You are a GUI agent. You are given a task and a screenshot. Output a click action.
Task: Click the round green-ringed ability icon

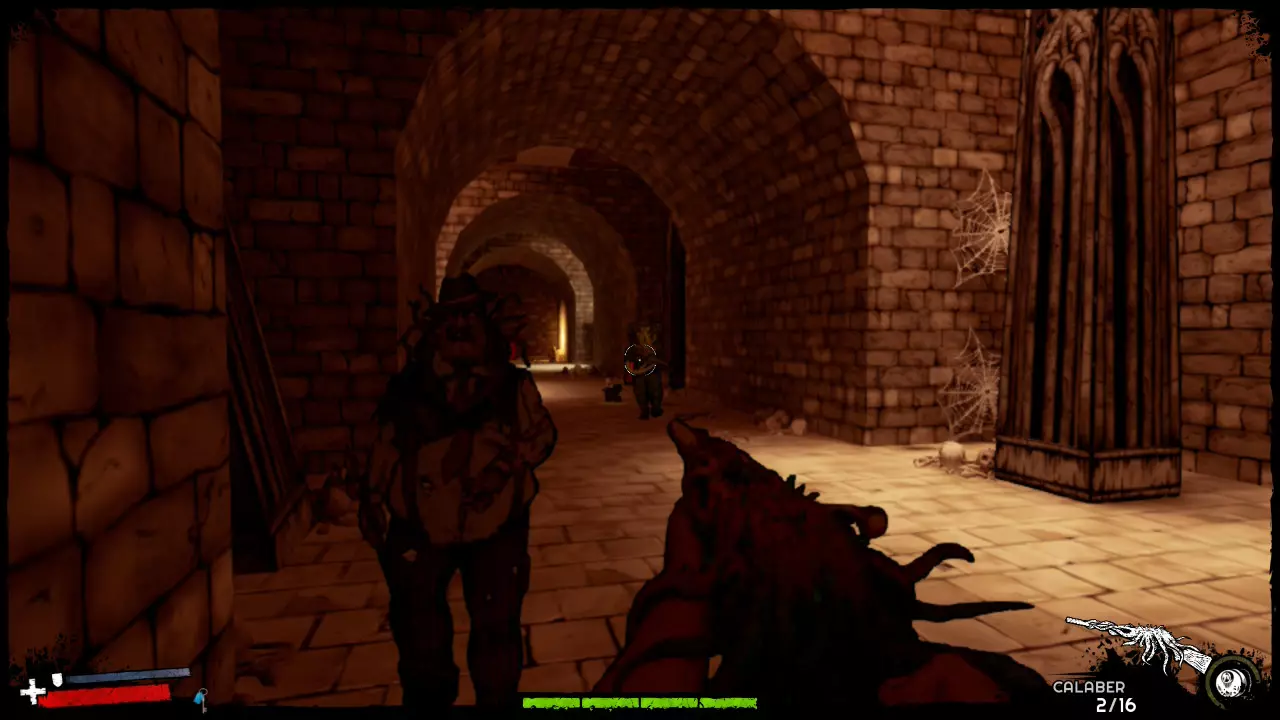click(1233, 681)
